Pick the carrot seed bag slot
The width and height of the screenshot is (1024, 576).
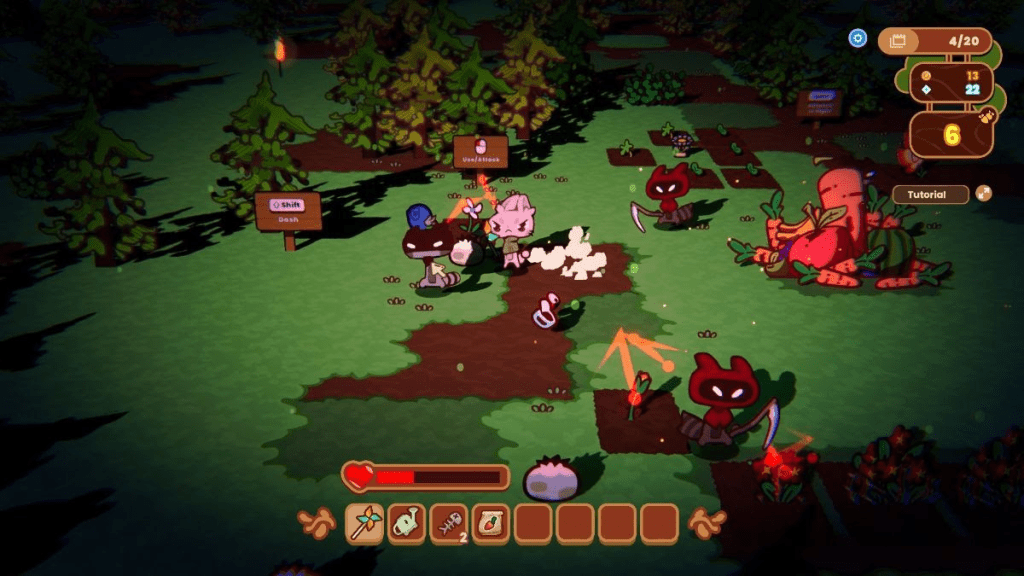pyautogui.click(x=491, y=522)
